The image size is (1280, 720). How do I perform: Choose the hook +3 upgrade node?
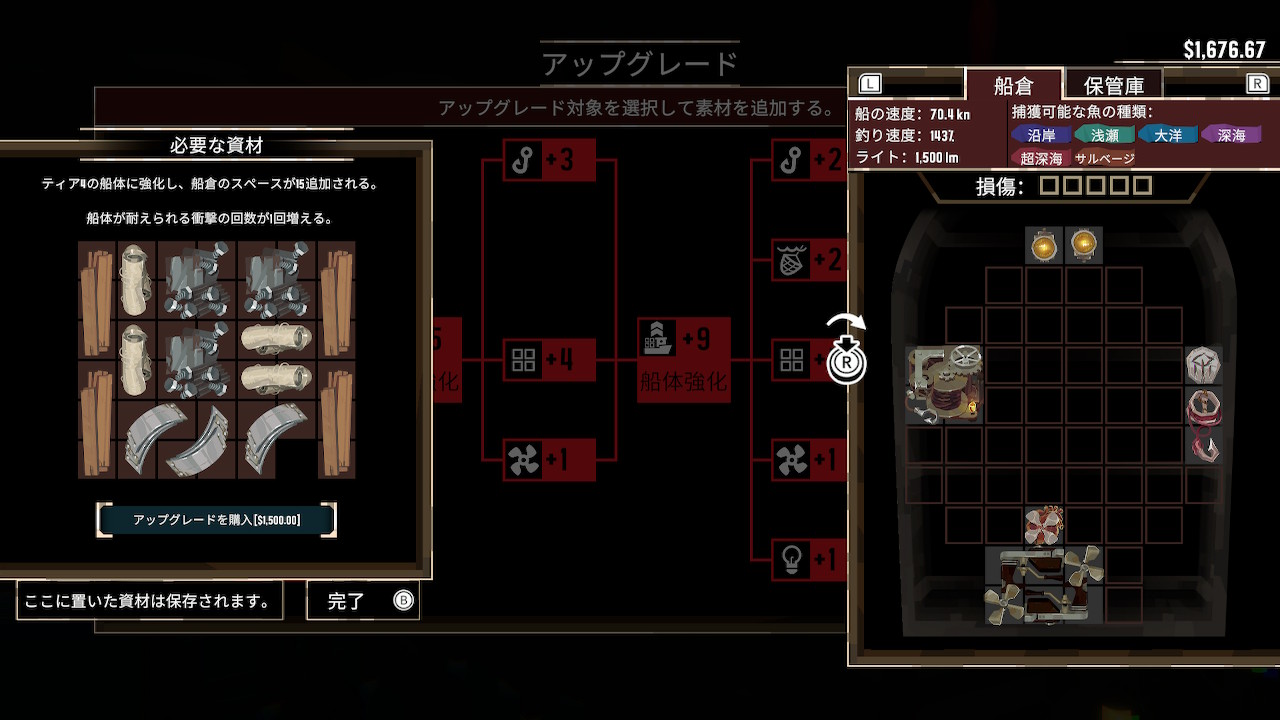pyautogui.click(x=549, y=160)
